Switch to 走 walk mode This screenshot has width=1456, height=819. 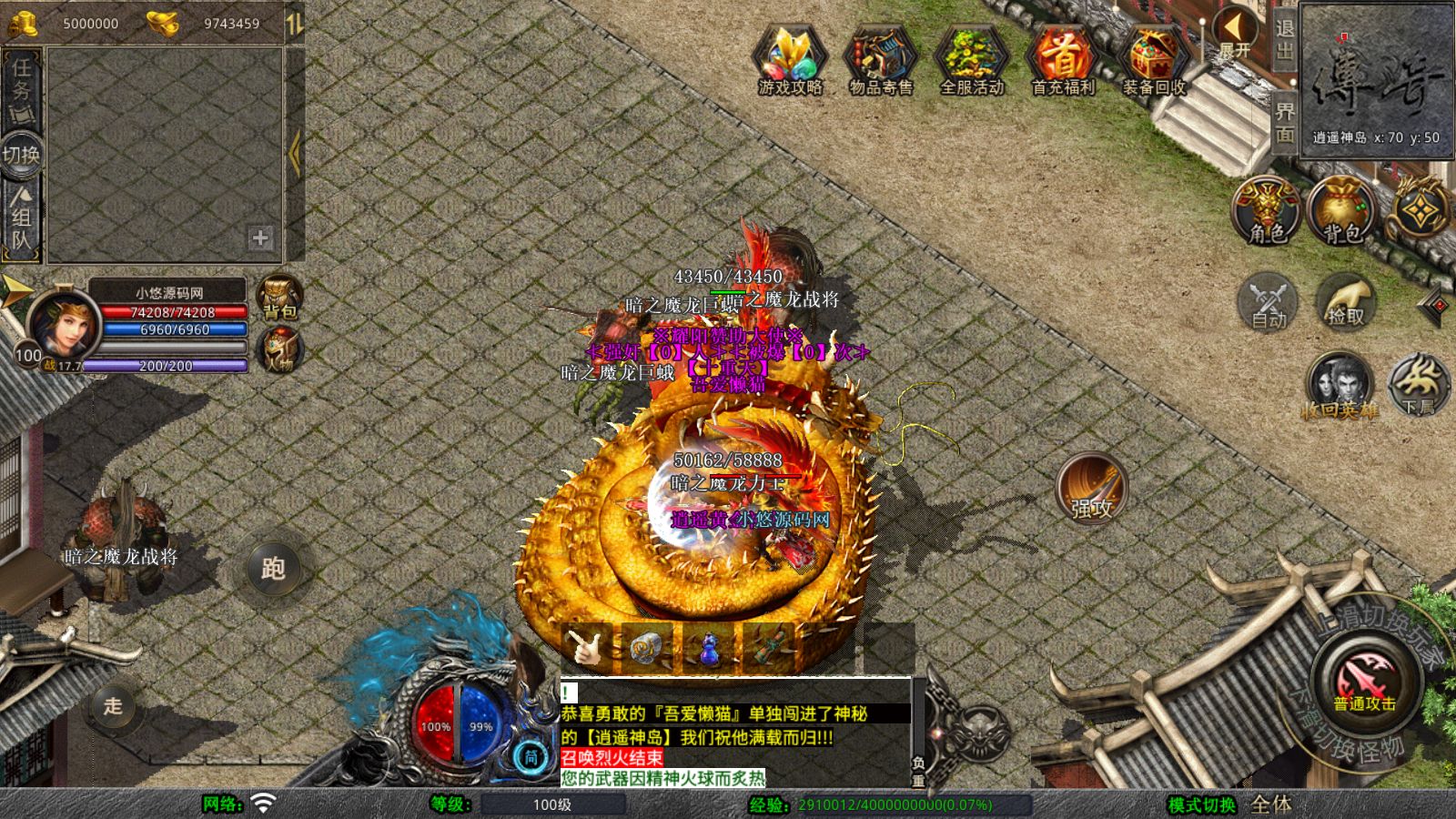[x=113, y=706]
